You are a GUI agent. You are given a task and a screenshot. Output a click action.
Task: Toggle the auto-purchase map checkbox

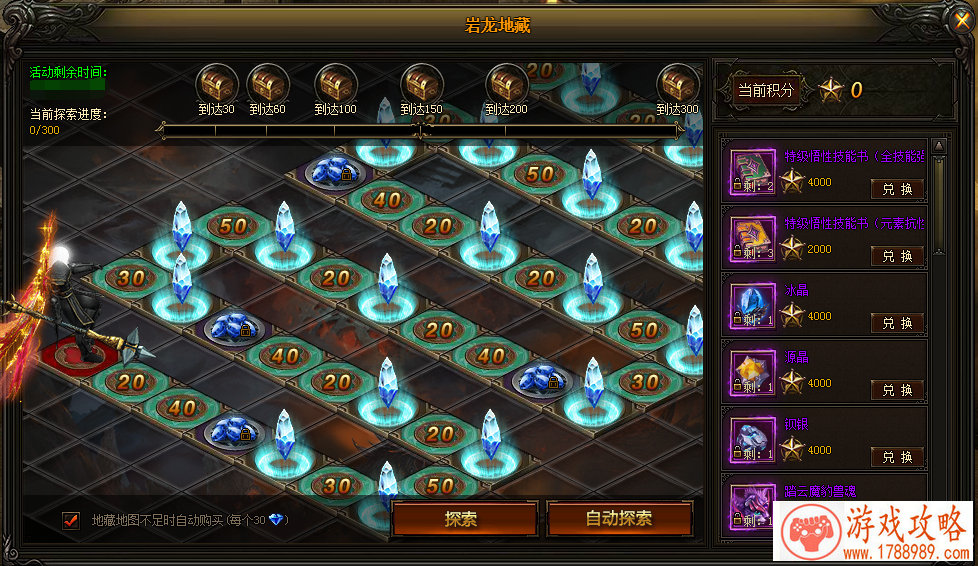pos(71,520)
